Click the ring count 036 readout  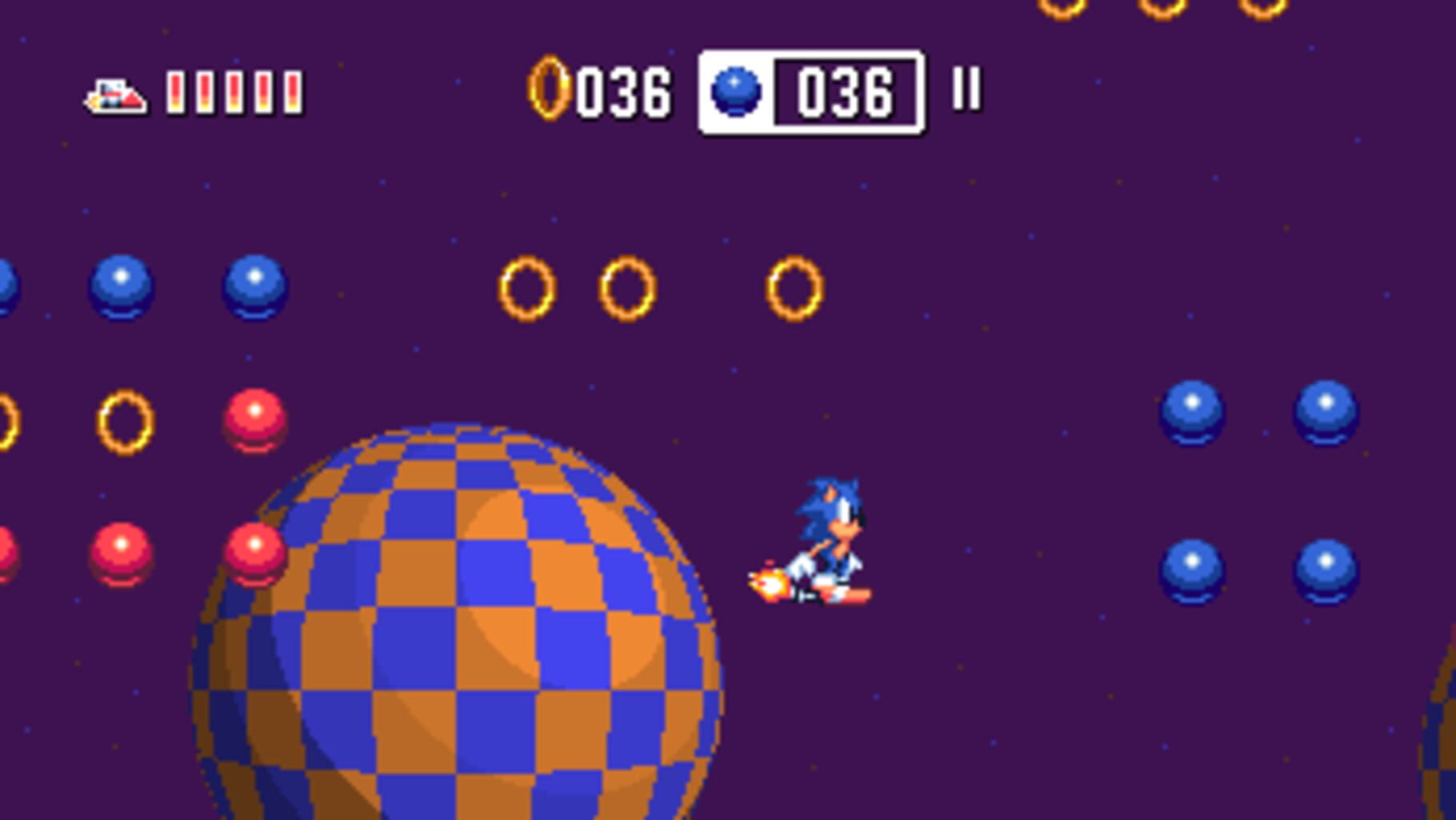click(x=622, y=90)
